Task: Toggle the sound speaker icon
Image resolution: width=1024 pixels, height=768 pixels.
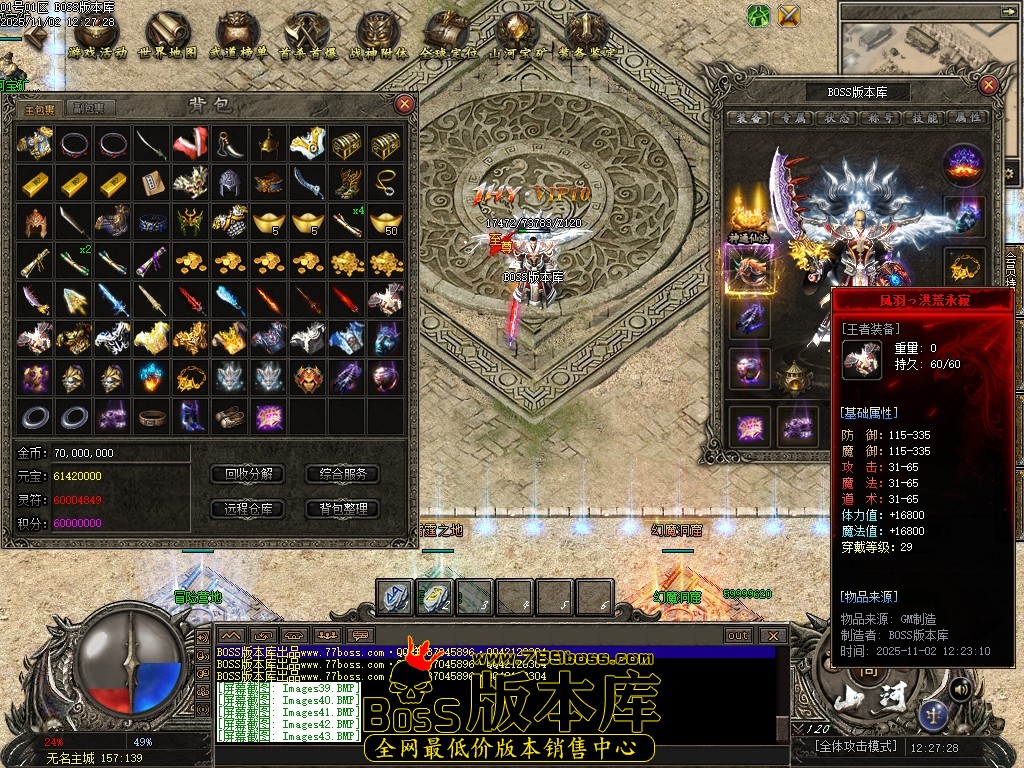Action: tap(960, 688)
